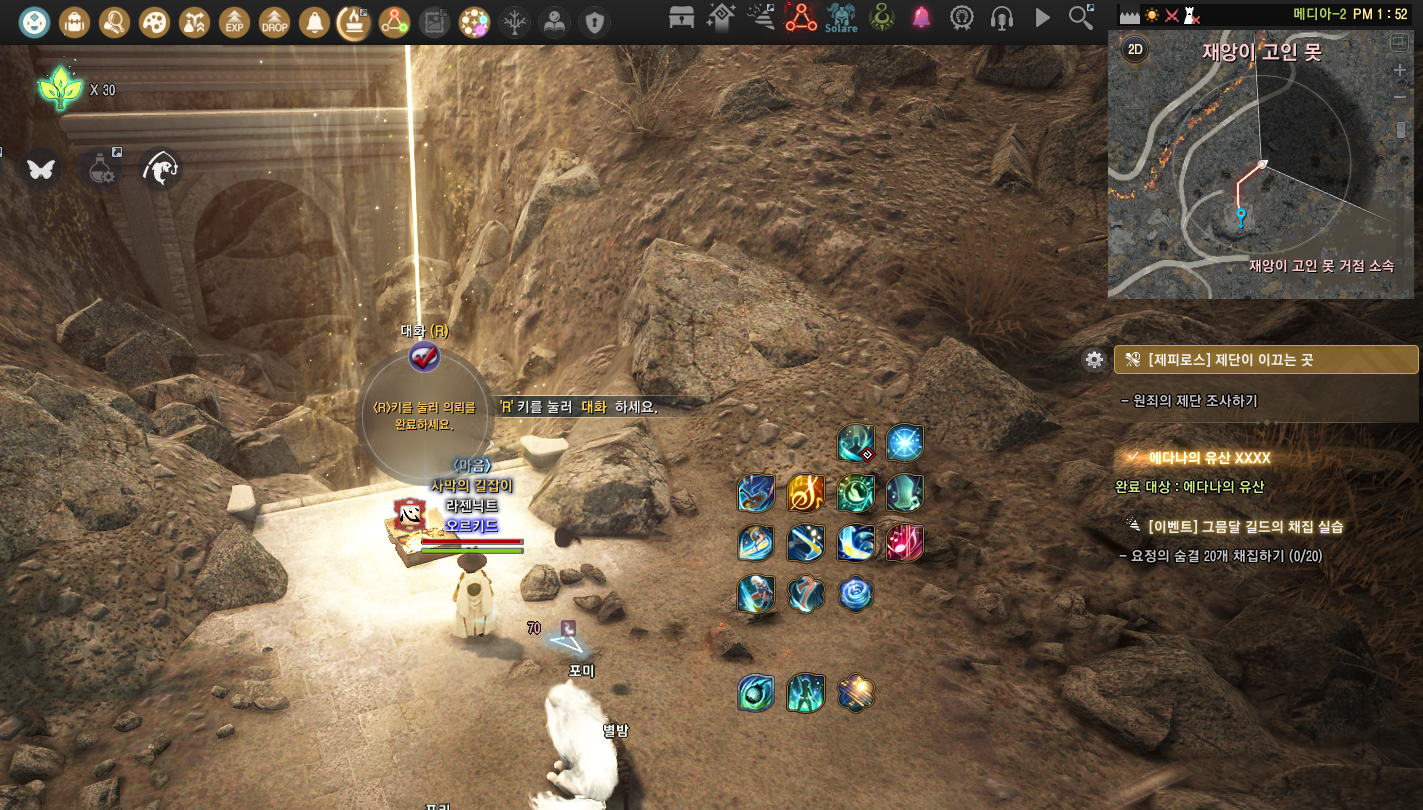Click the EXP buff icon
The height and width of the screenshot is (810, 1423).
click(x=234, y=20)
